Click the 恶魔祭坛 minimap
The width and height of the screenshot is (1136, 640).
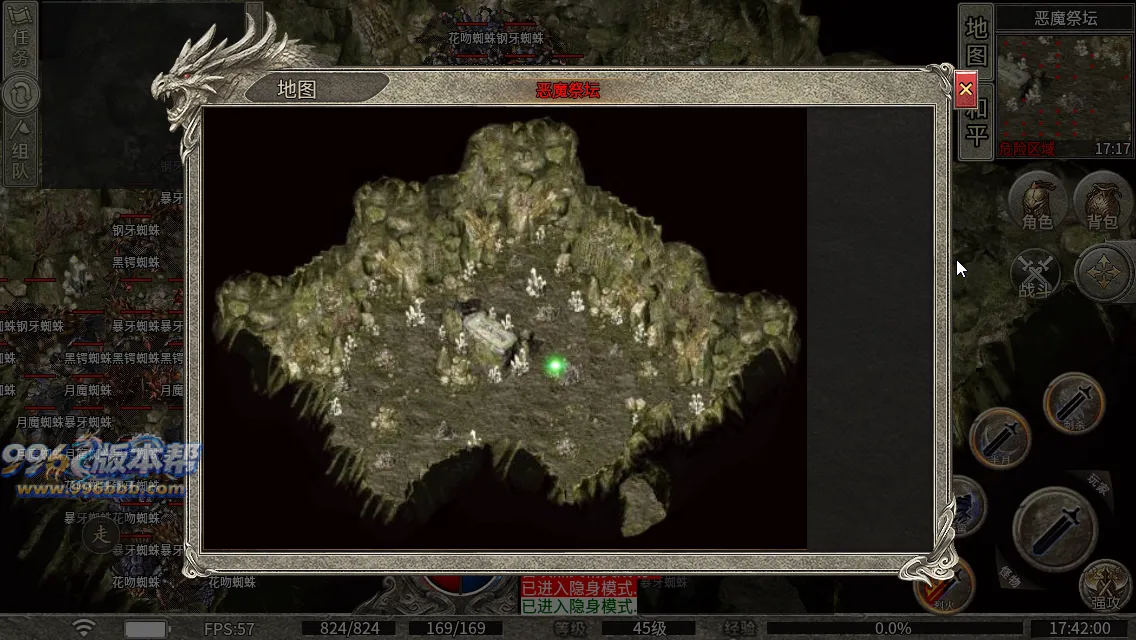click(1064, 87)
